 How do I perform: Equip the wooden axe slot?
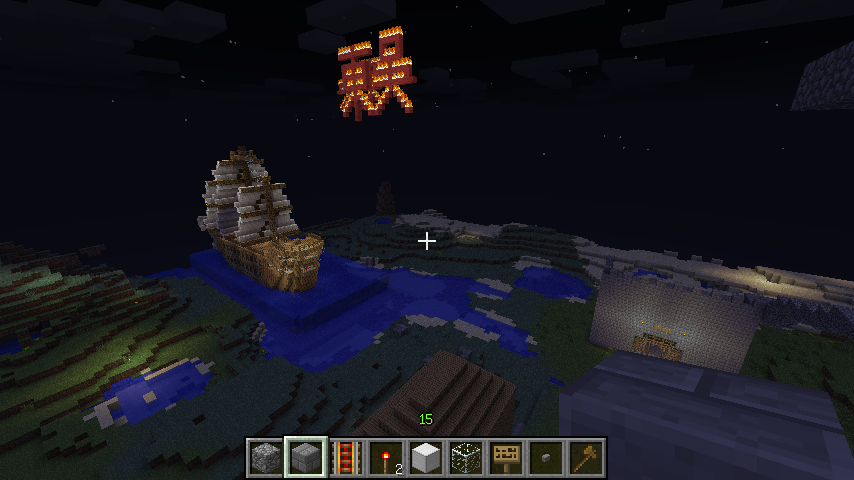(x=586, y=458)
